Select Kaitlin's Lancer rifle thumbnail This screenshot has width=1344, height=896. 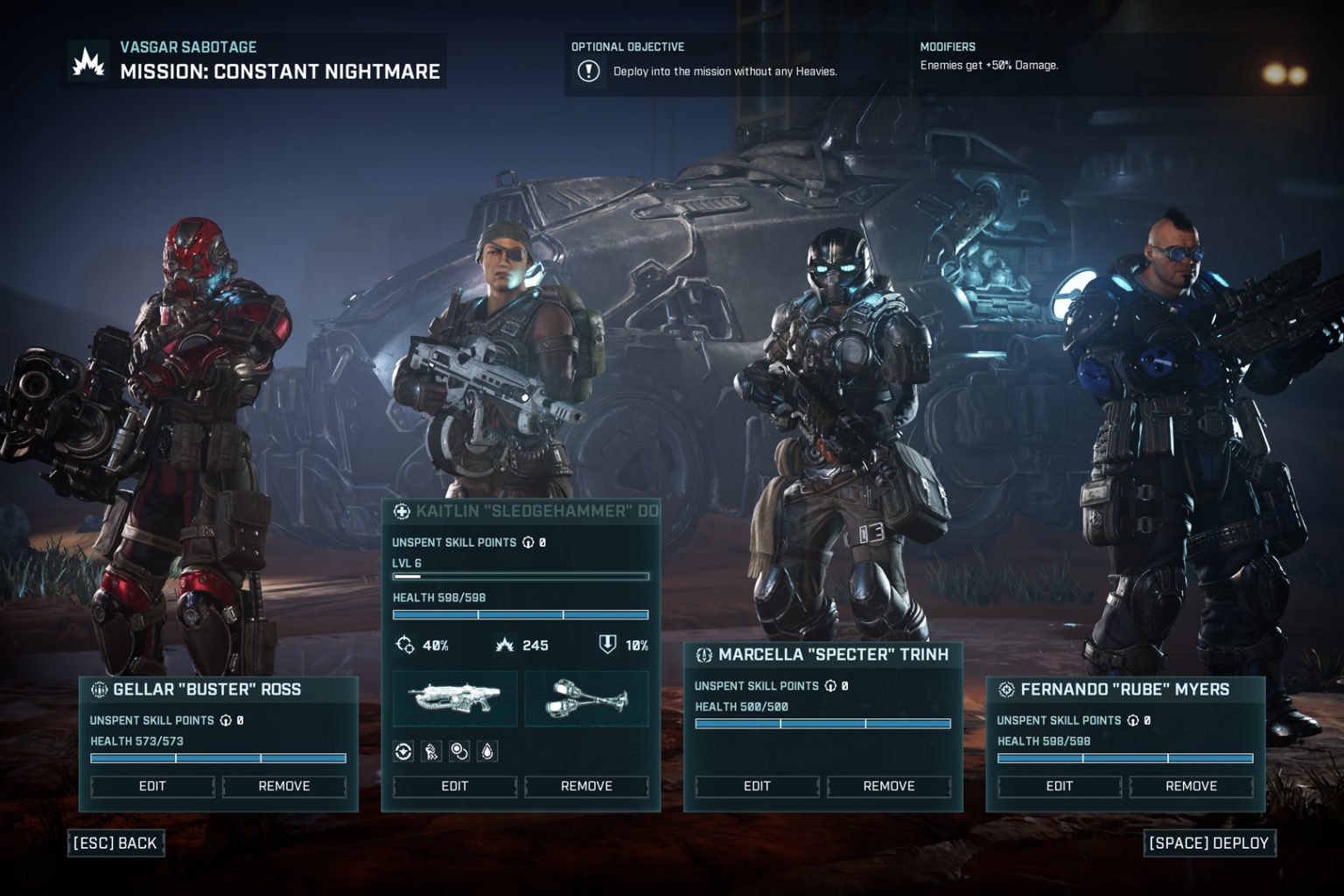coord(455,697)
